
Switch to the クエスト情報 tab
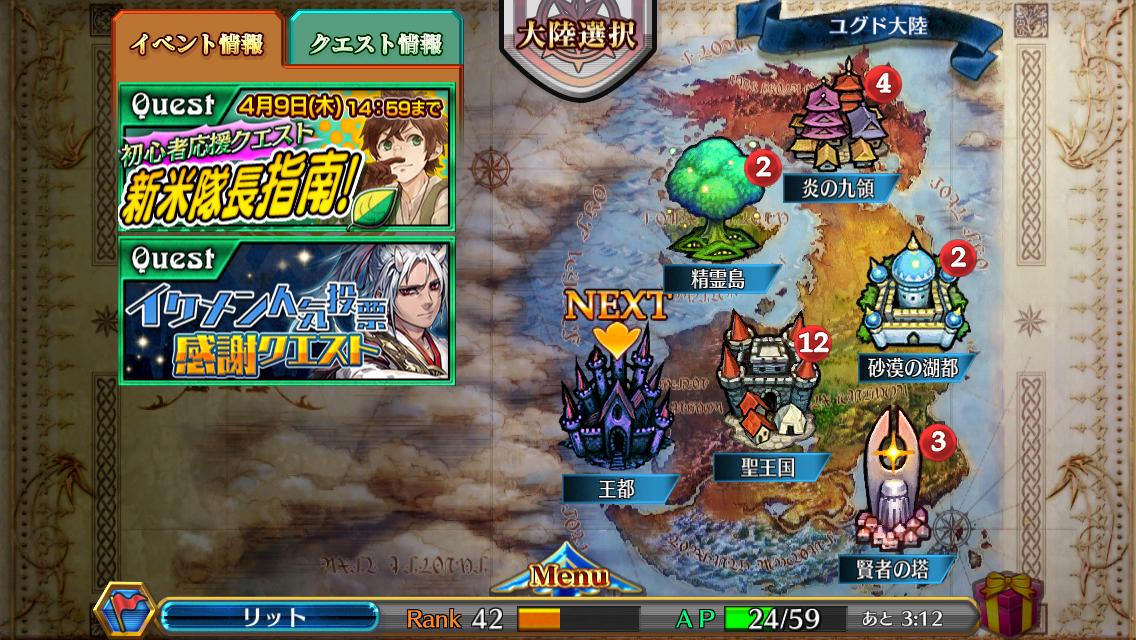[375, 43]
